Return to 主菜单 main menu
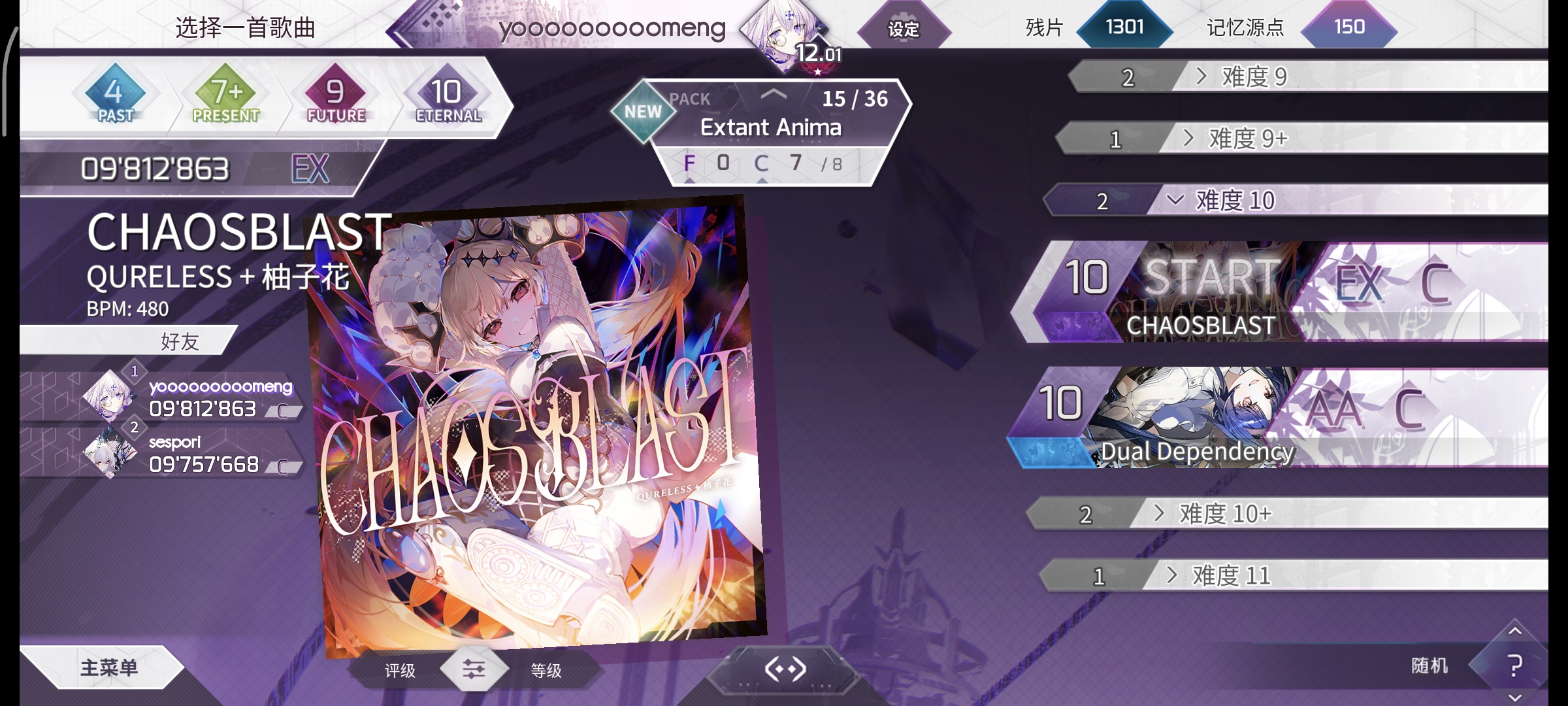 click(x=108, y=667)
